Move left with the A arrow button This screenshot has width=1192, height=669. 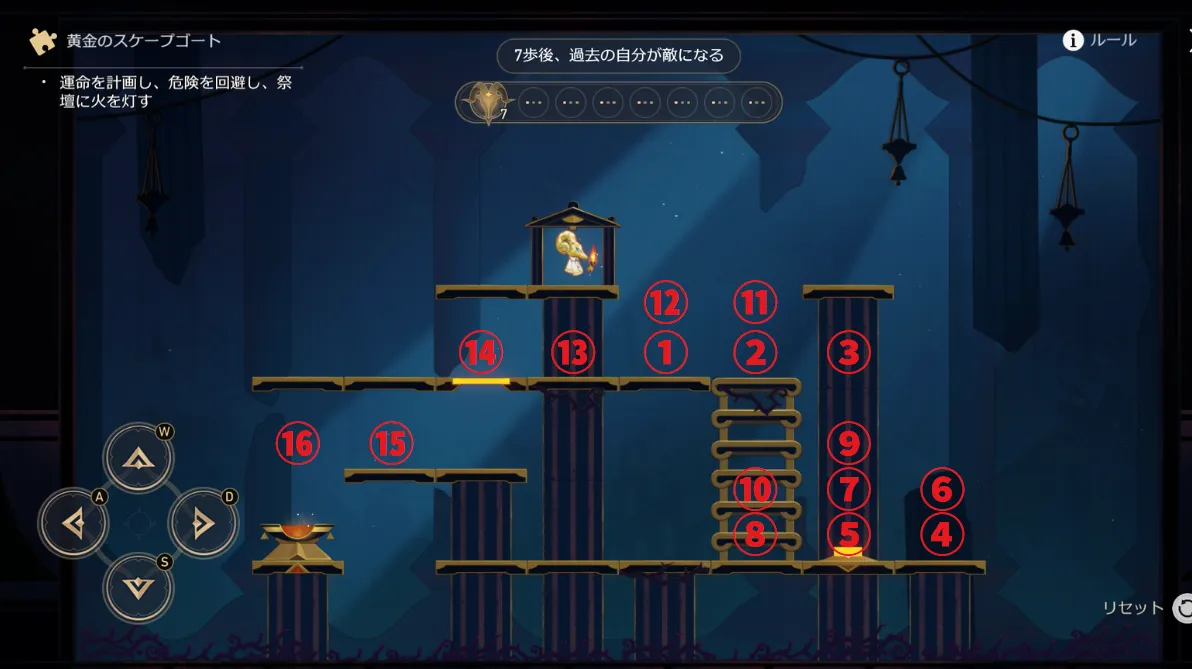pos(73,523)
